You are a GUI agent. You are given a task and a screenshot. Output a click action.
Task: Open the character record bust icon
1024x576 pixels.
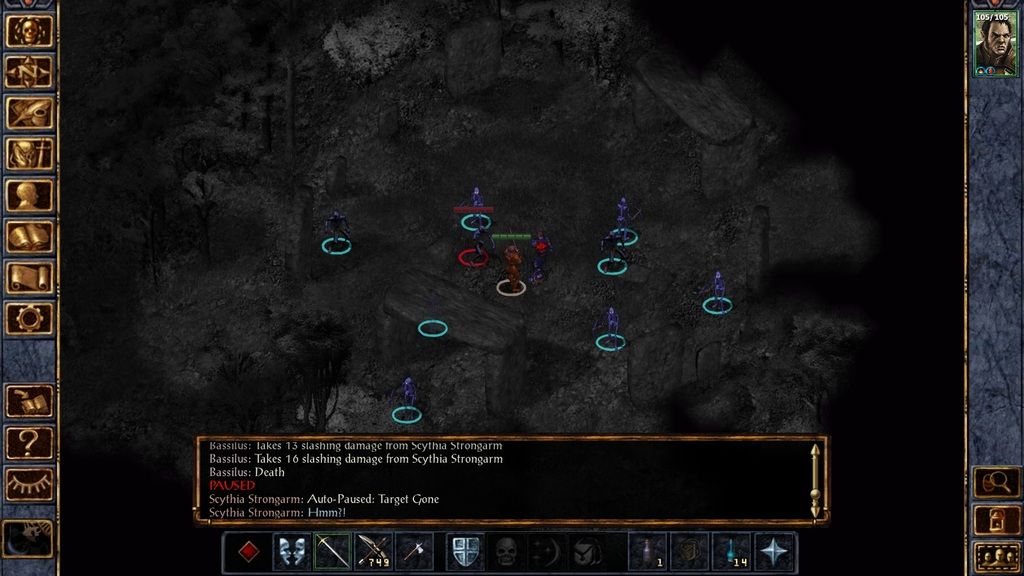tap(29, 195)
